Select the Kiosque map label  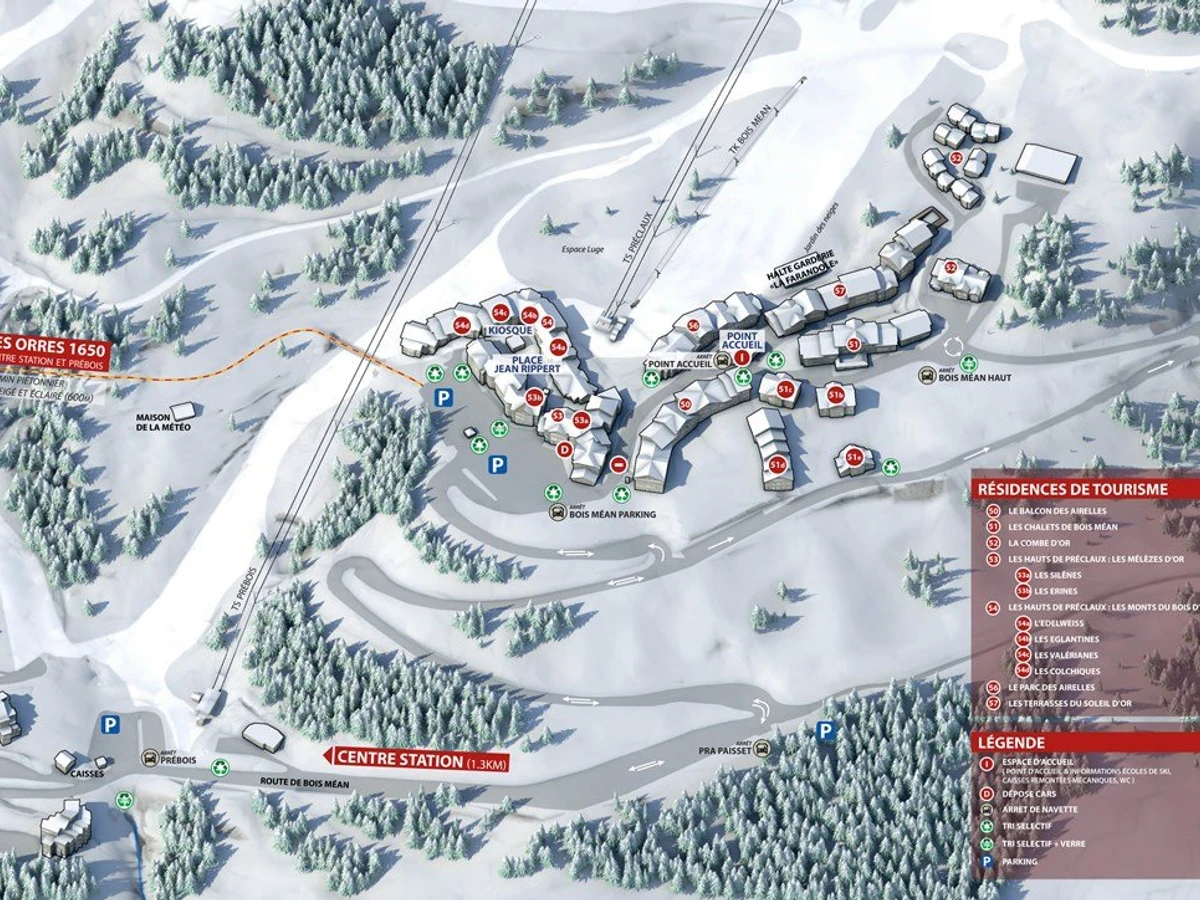[x=509, y=330]
